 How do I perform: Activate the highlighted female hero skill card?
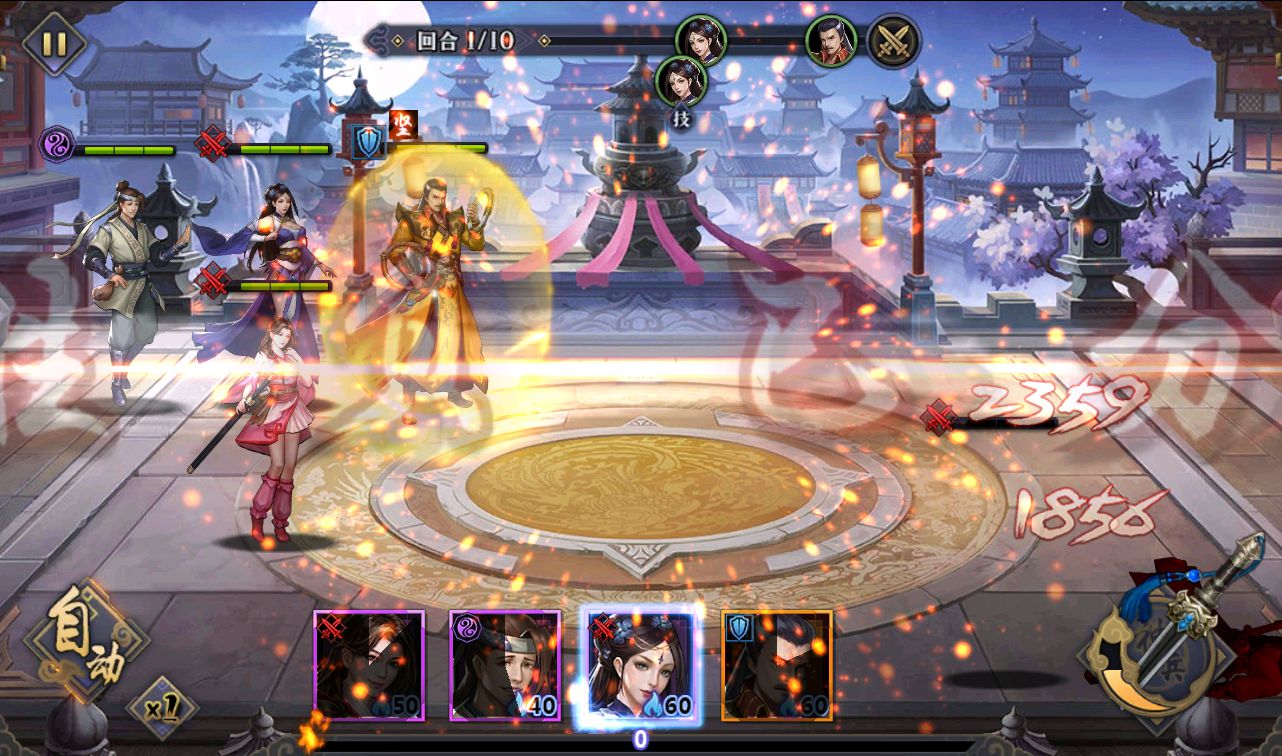coord(641,665)
